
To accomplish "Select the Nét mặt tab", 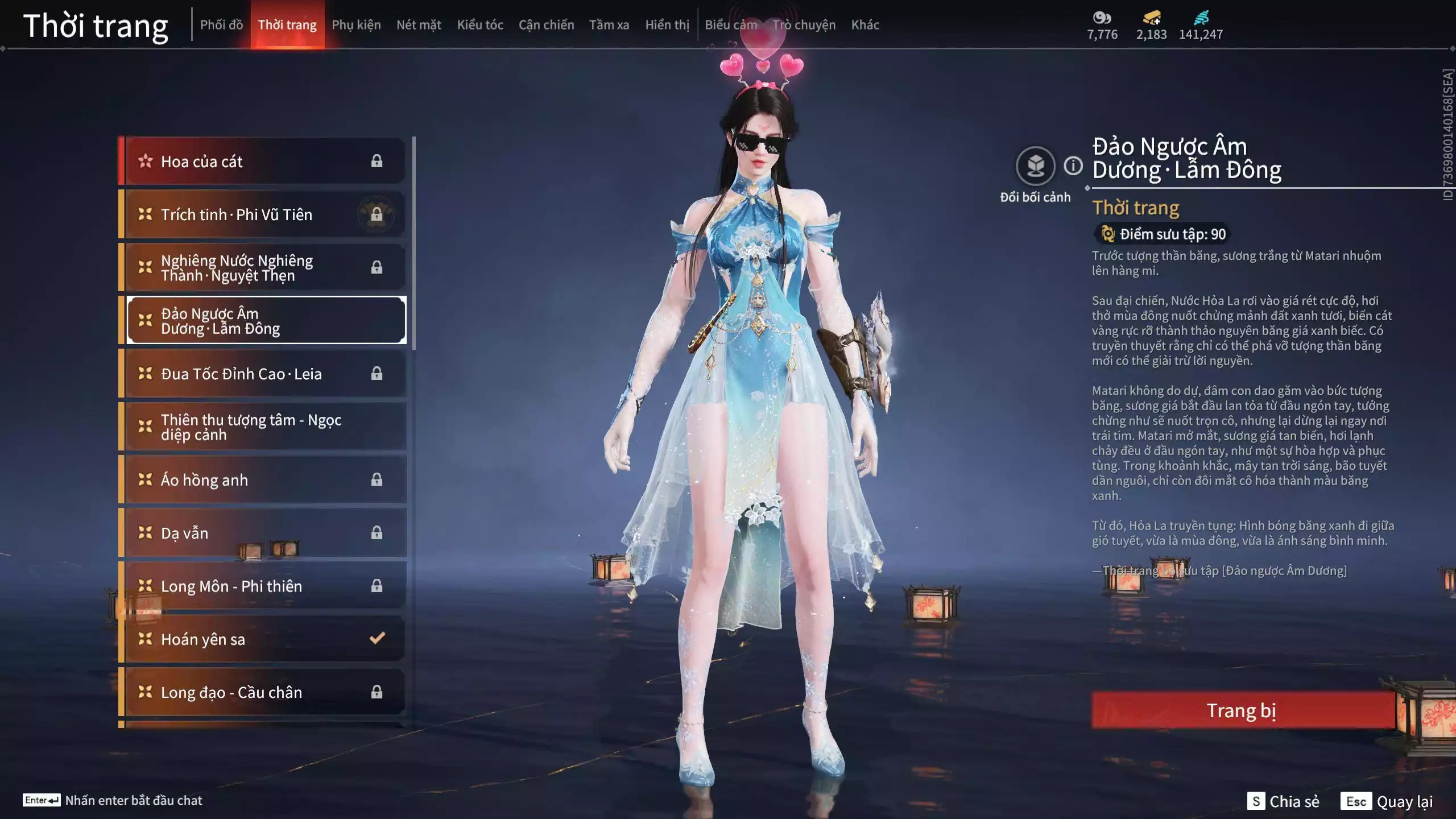I will click(x=419, y=25).
